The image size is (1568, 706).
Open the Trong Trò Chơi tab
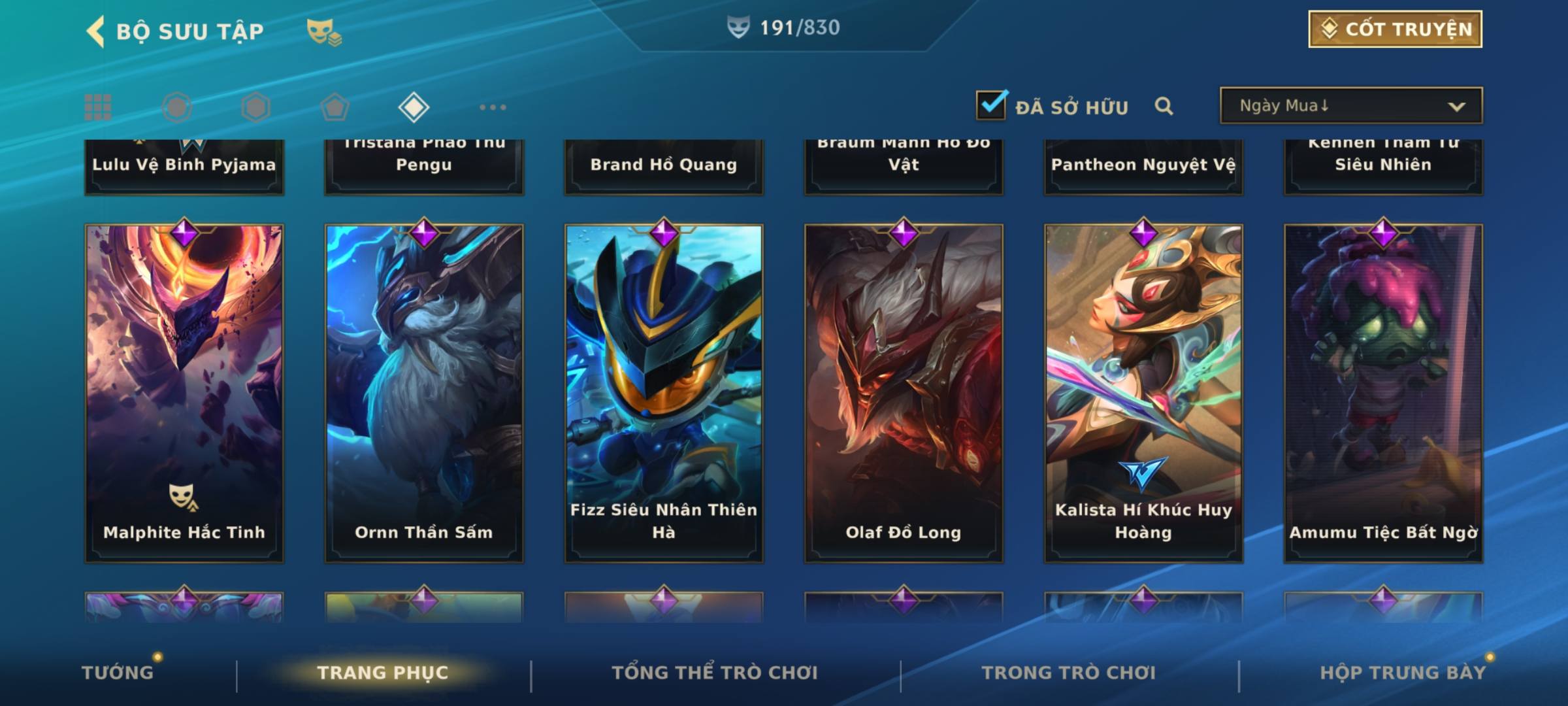point(1069,672)
